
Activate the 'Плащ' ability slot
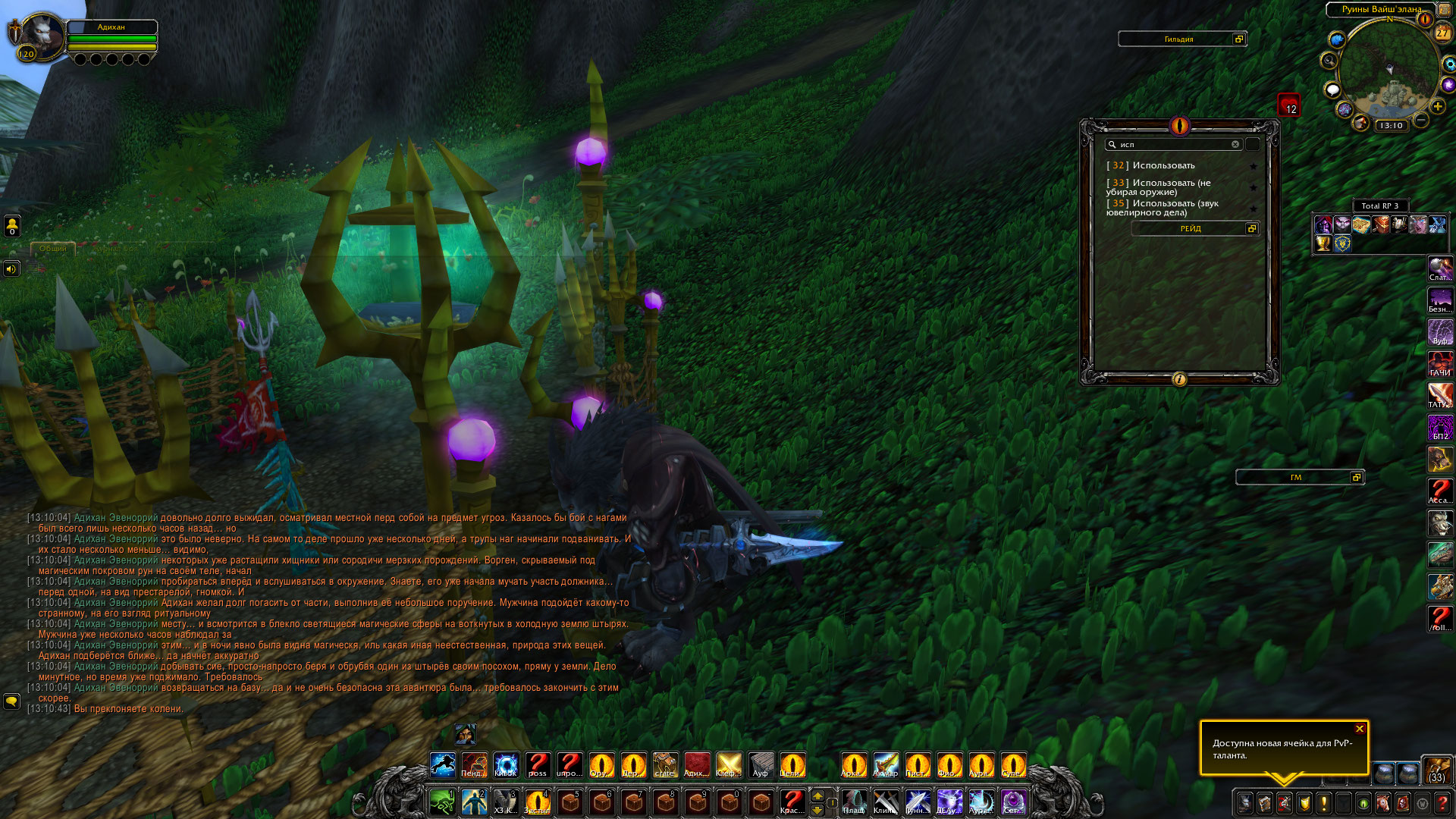854,802
